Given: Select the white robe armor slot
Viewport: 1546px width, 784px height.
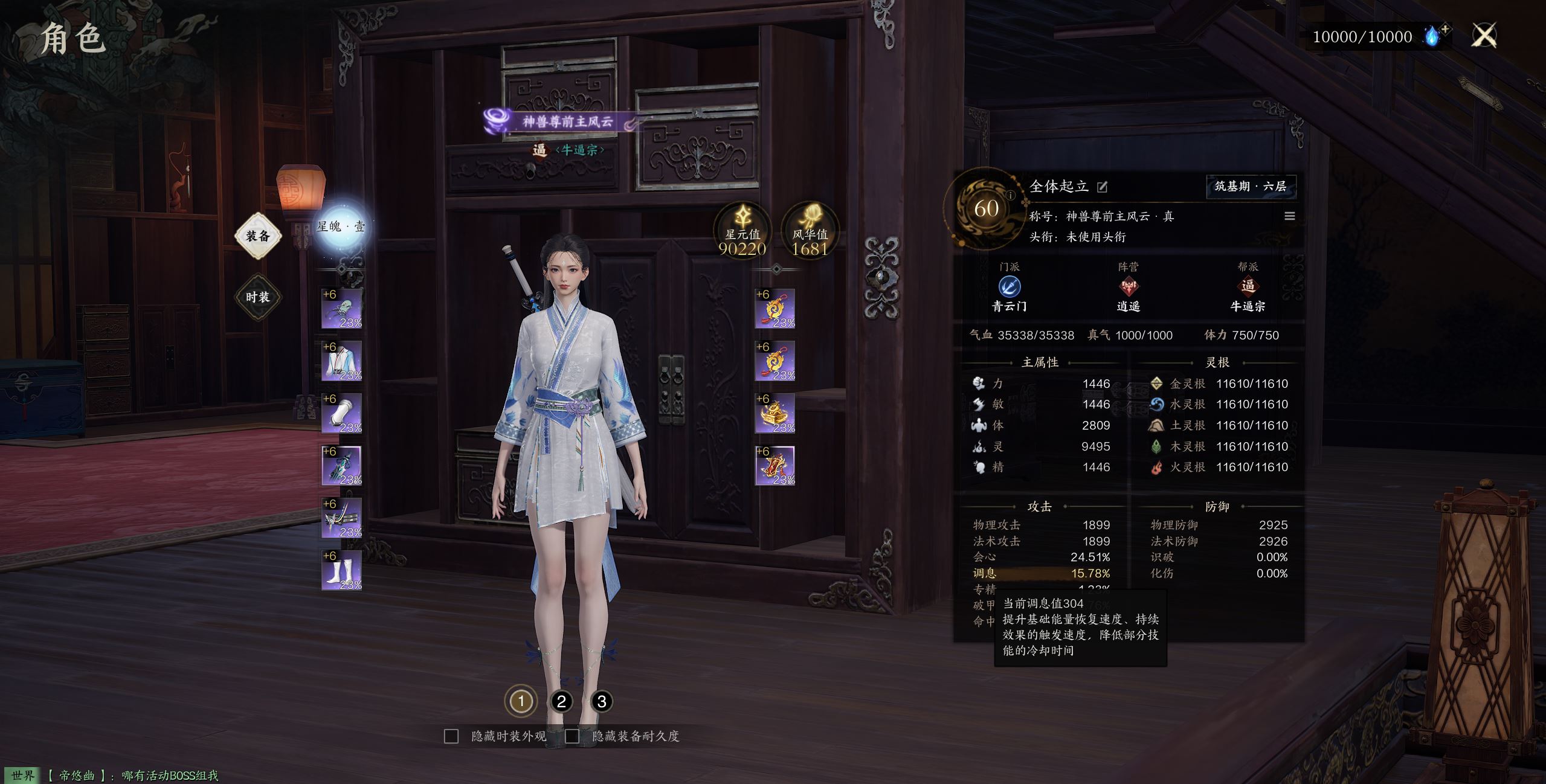Looking at the screenshot, I should 342,361.
